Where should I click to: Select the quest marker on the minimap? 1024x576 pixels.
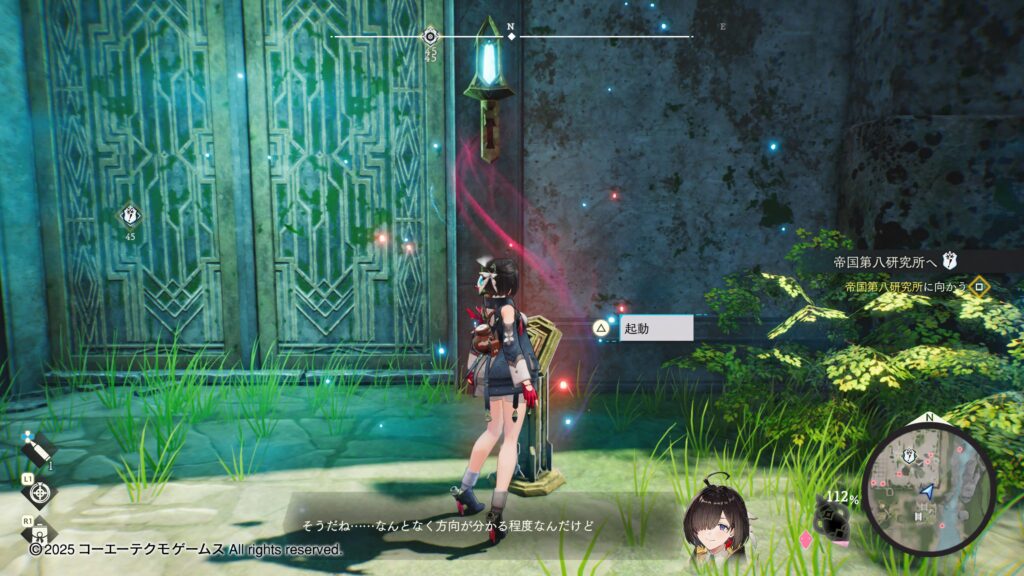click(910, 456)
